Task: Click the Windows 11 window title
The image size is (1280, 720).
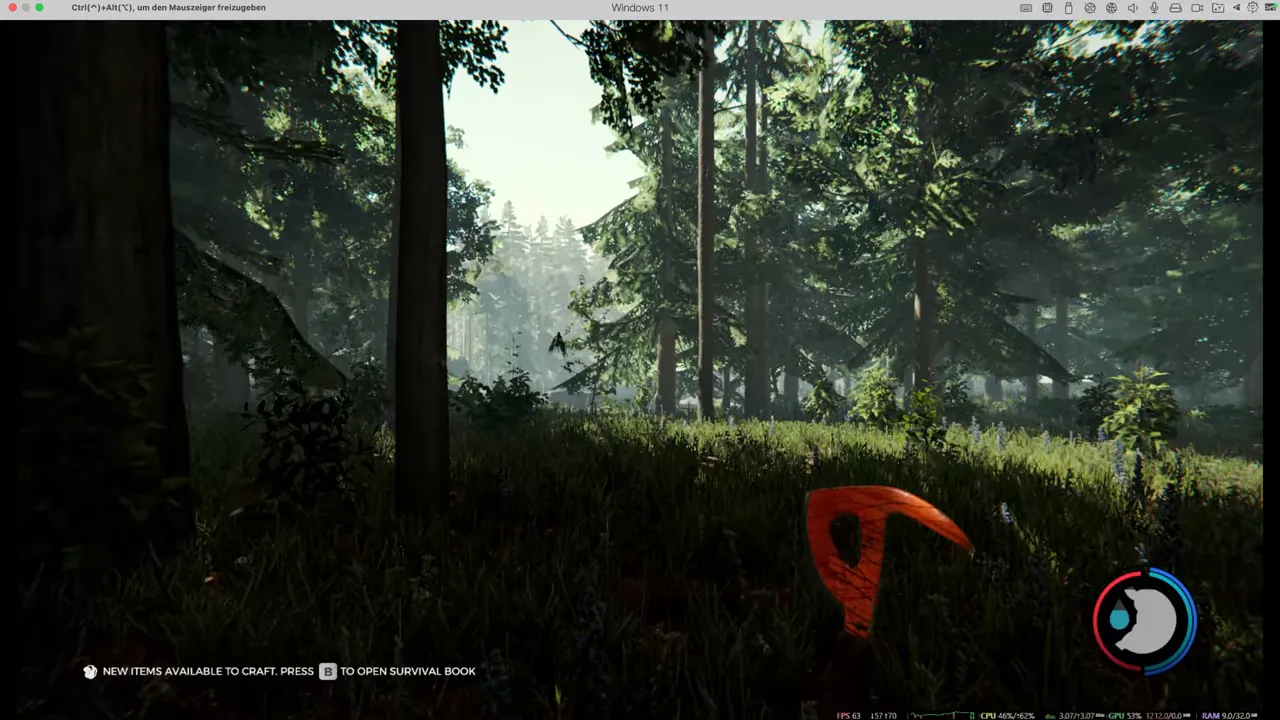Action: click(x=640, y=8)
